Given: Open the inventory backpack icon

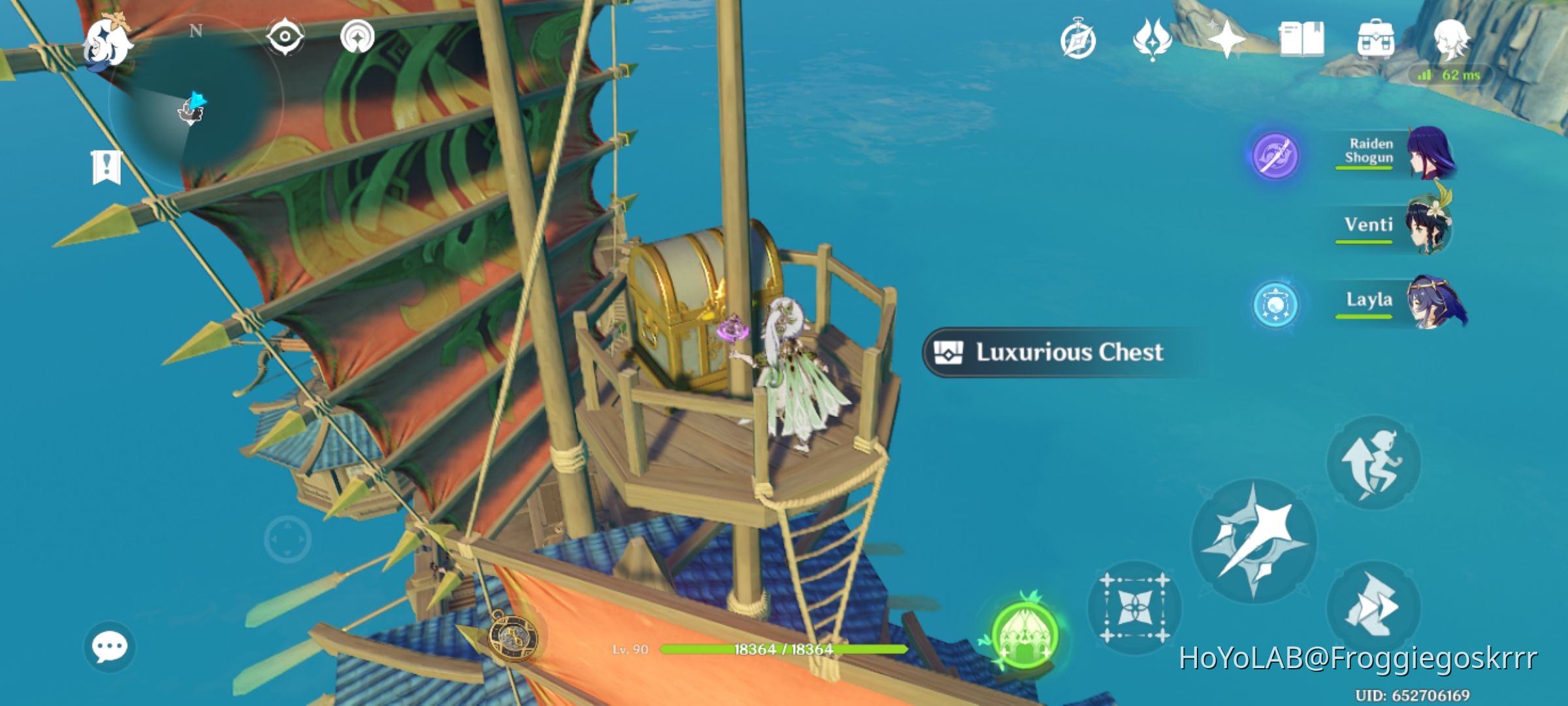Looking at the screenshot, I should tap(1375, 41).
